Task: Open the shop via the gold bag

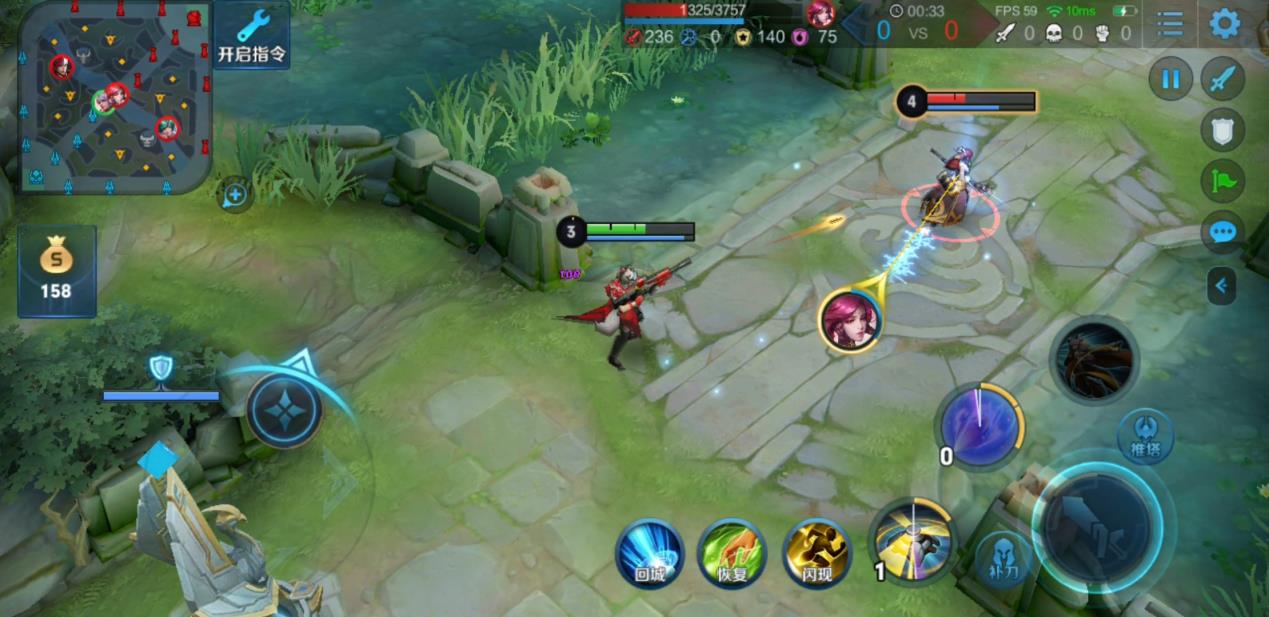Action: pos(56,271)
